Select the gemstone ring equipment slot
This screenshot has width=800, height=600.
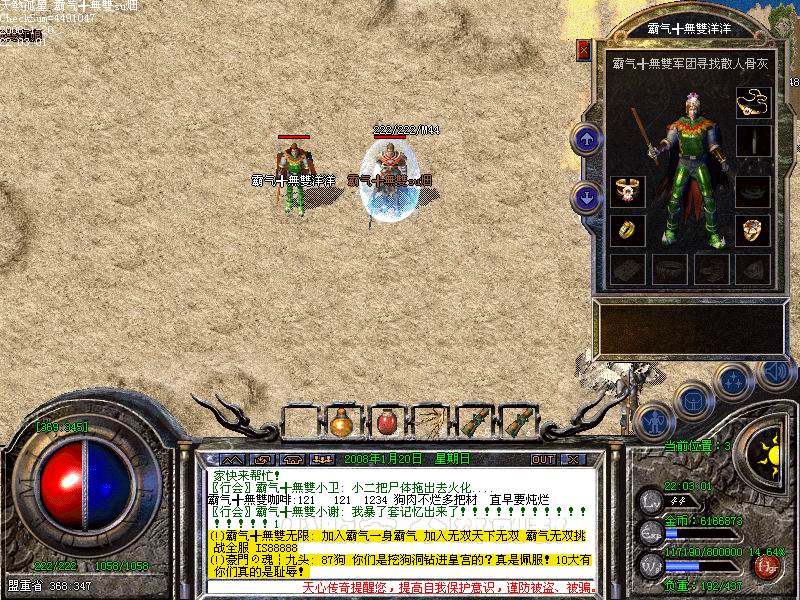pyautogui.click(x=753, y=231)
